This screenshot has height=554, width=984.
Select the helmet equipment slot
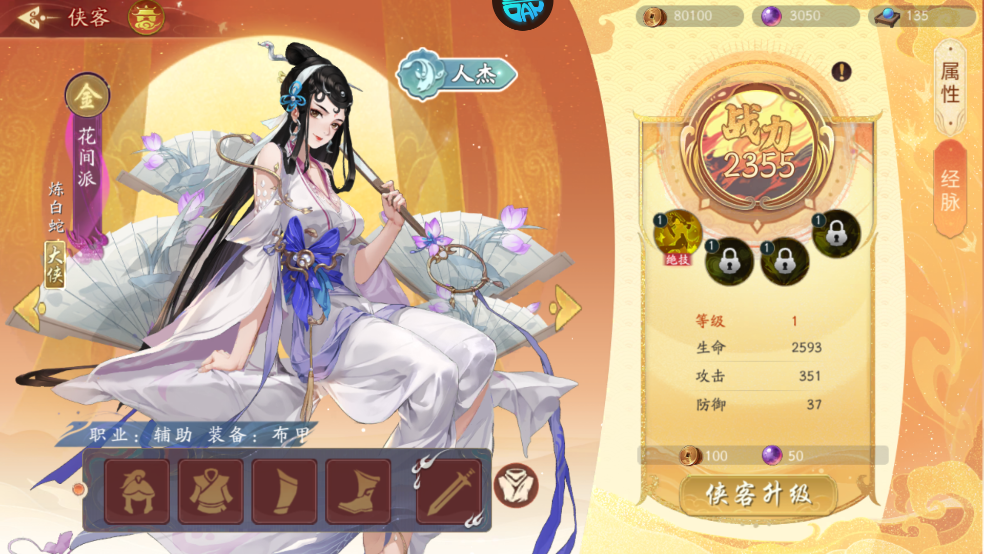click(137, 491)
